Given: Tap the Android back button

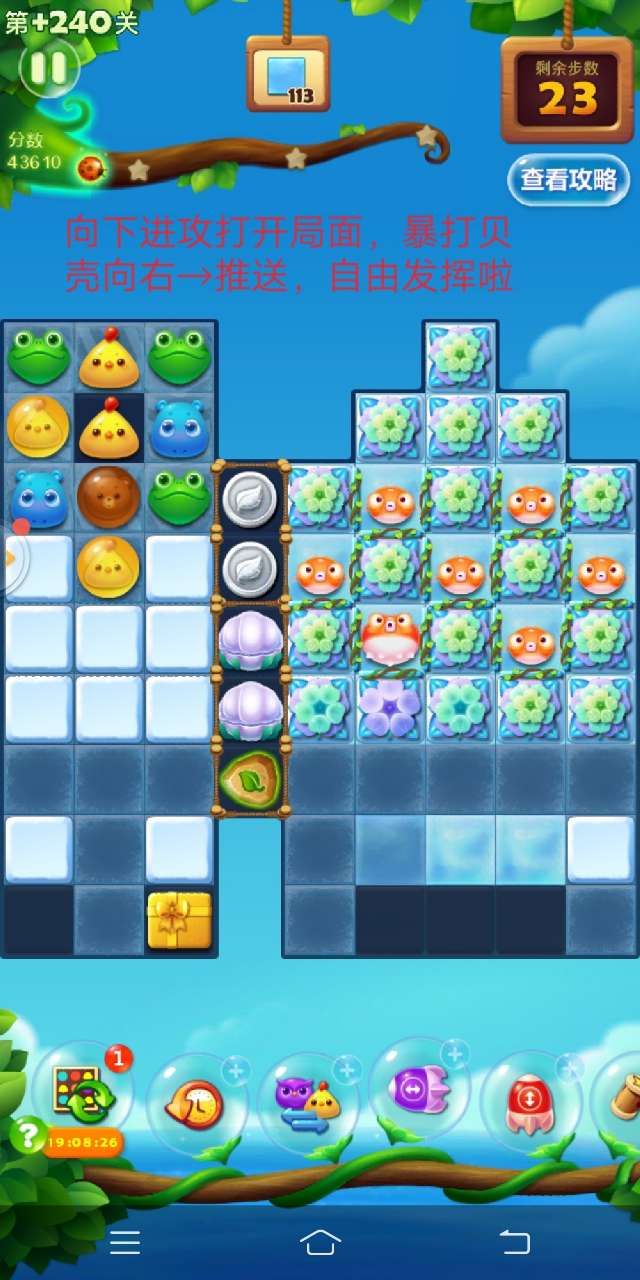Looking at the screenshot, I should (514, 1242).
